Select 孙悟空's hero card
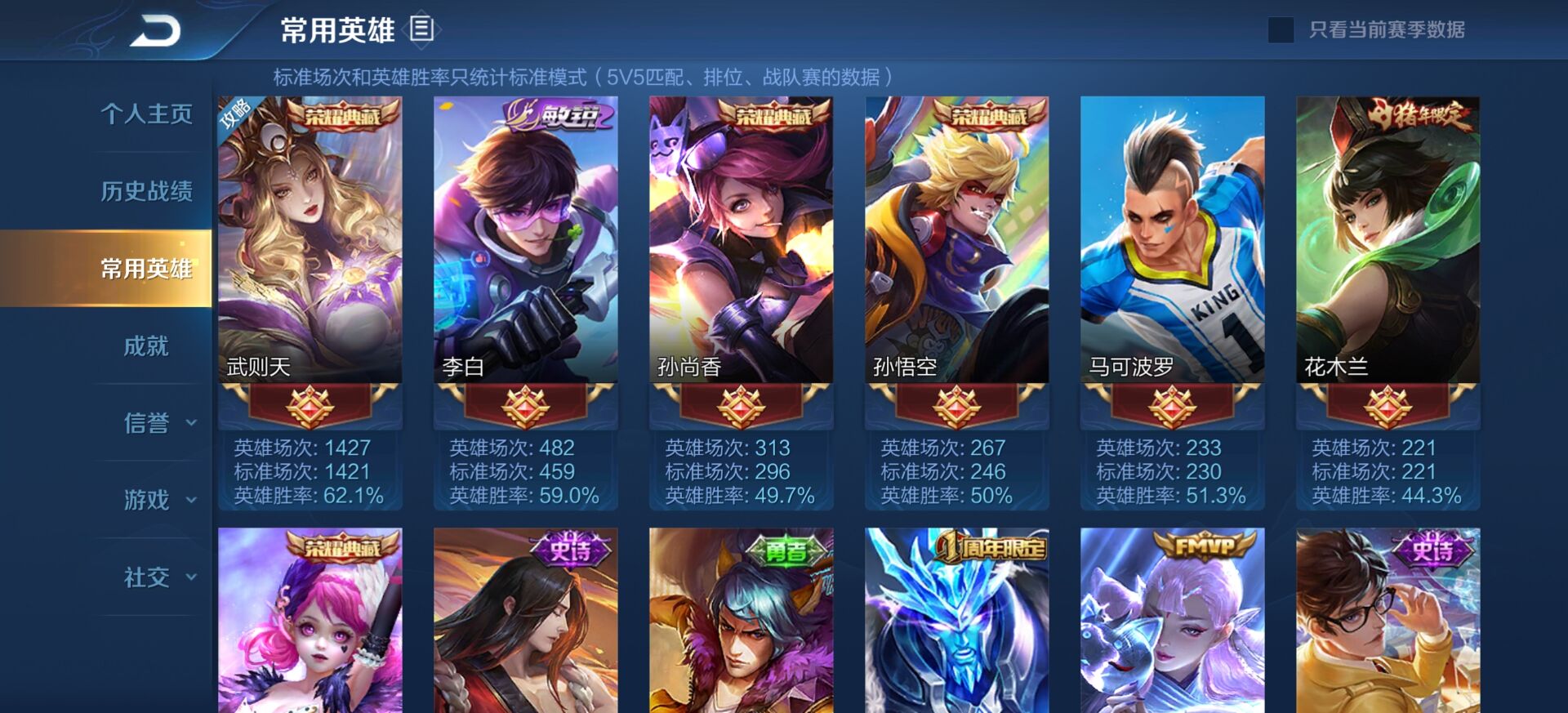1568x713 pixels. tap(955, 245)
